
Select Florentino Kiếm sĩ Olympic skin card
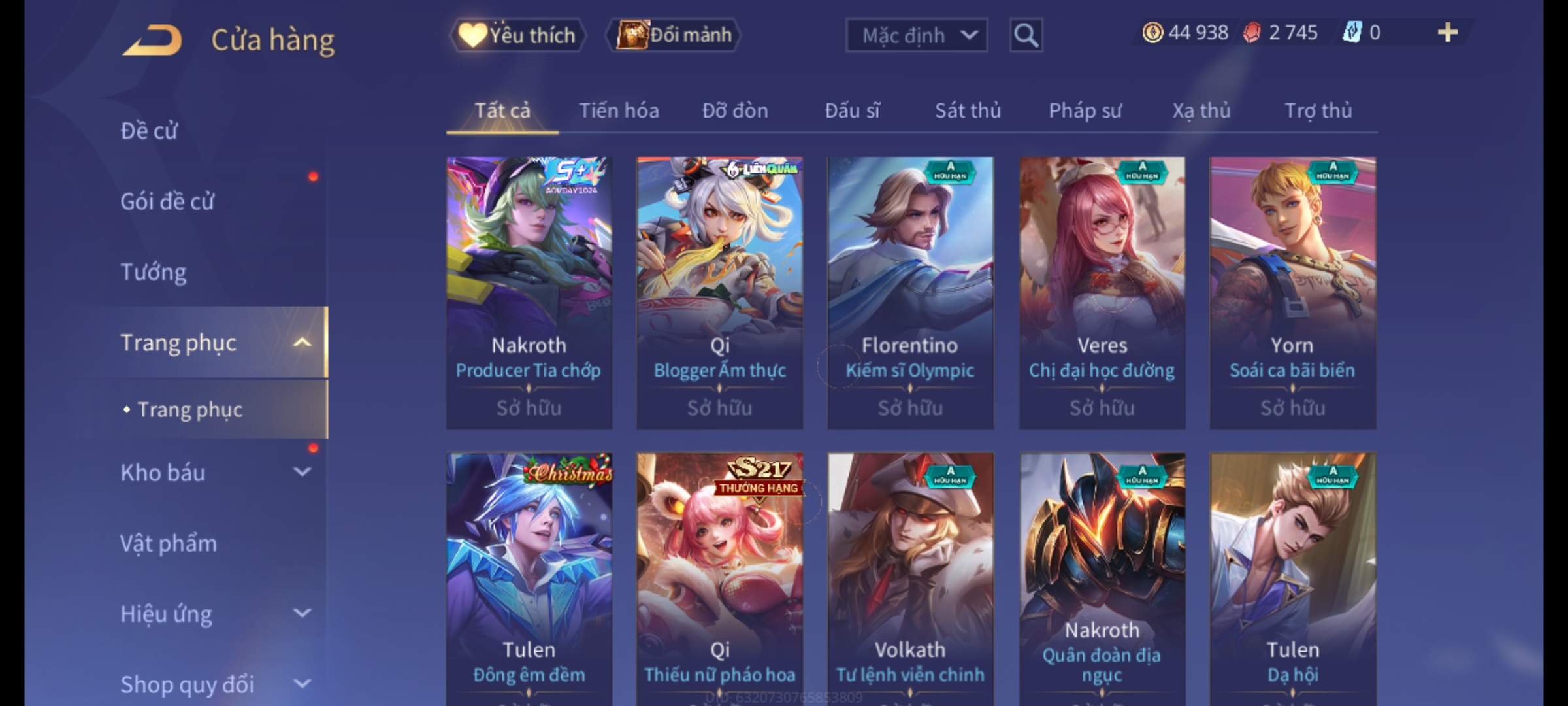[x=910, y=292]
